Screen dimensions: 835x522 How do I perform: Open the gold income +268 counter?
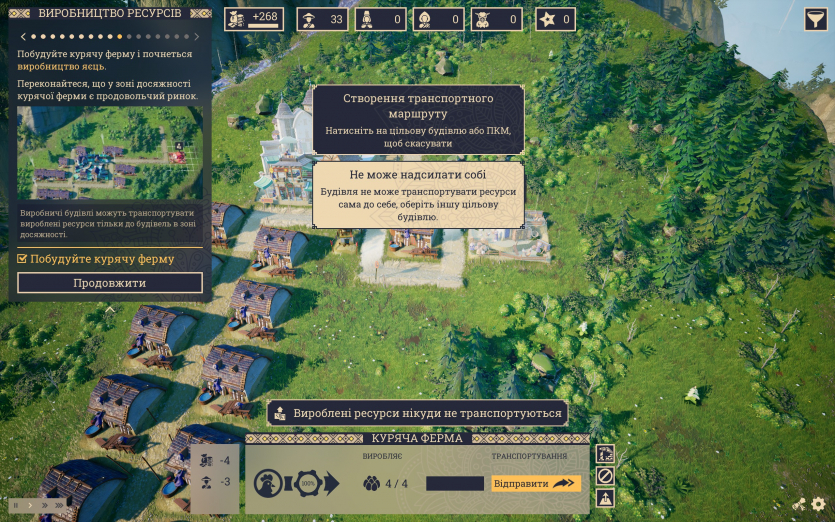(254, 19)
